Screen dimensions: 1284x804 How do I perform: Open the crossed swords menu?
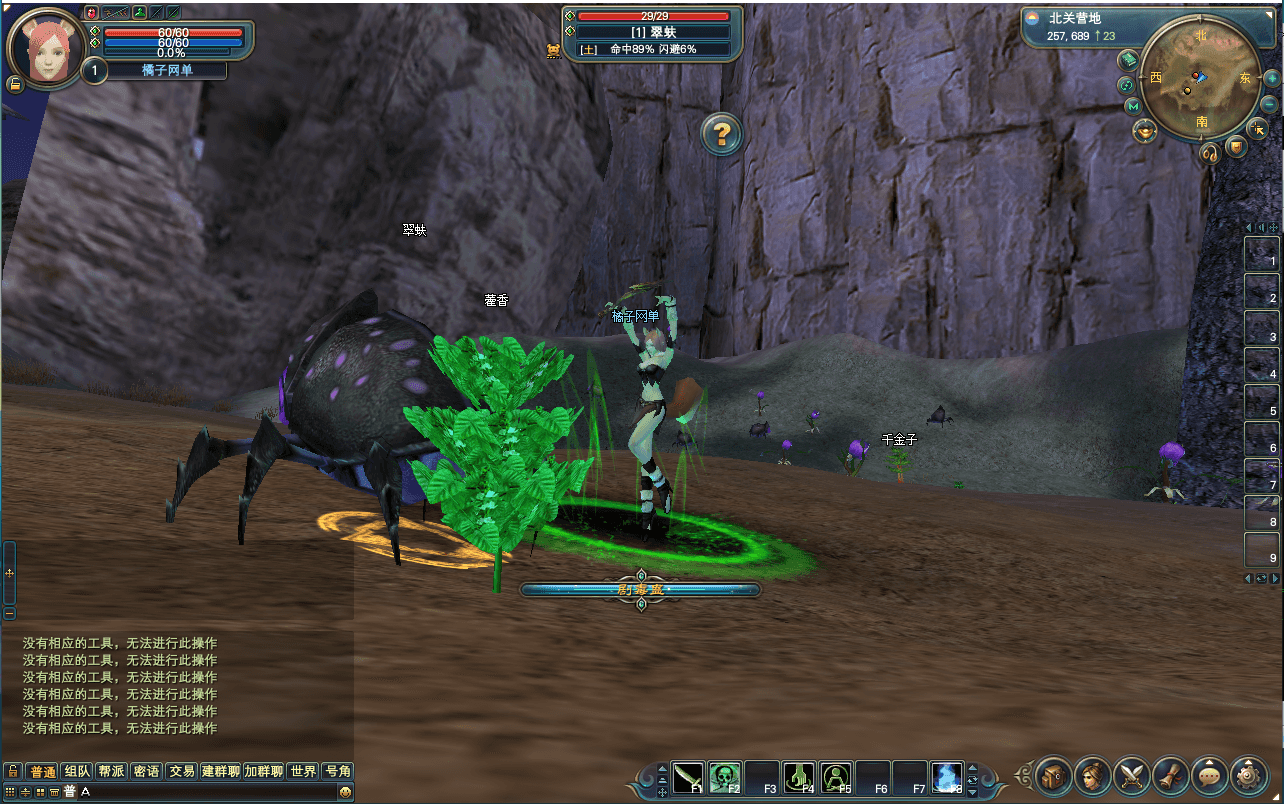click(1131, 775)
